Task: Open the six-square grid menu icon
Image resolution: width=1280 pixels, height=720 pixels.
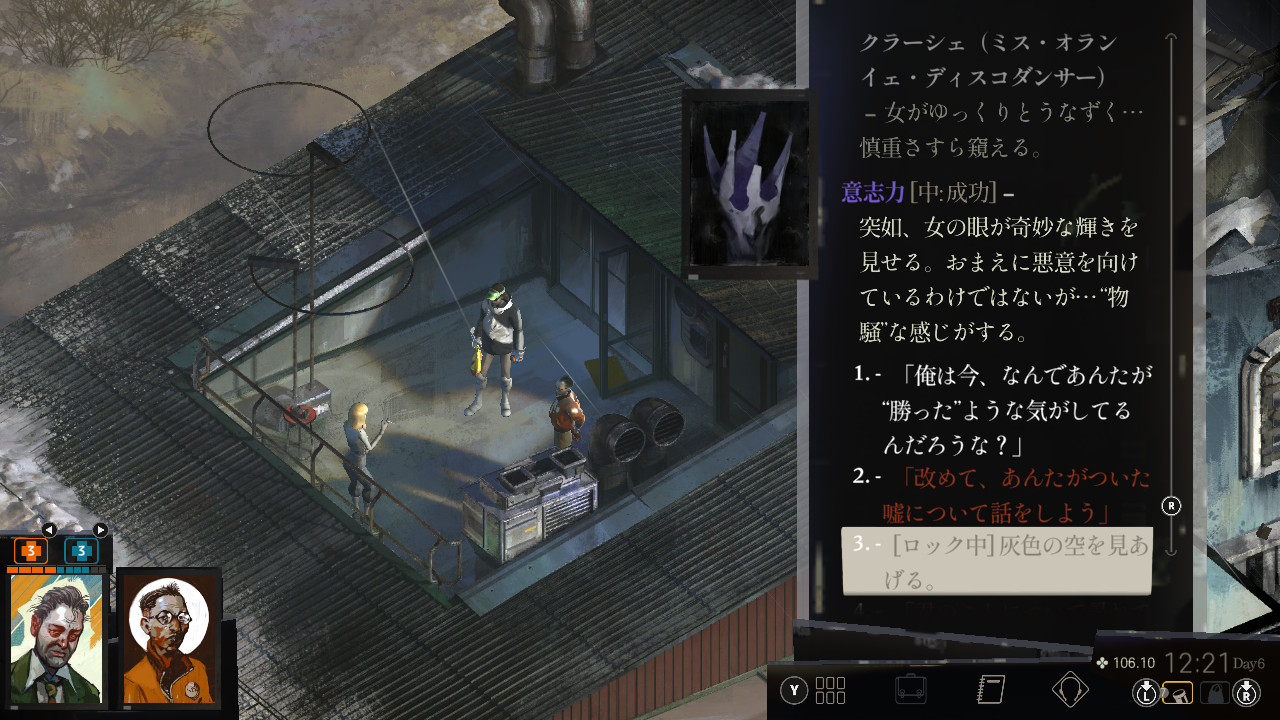Action: tap(830, 690)
